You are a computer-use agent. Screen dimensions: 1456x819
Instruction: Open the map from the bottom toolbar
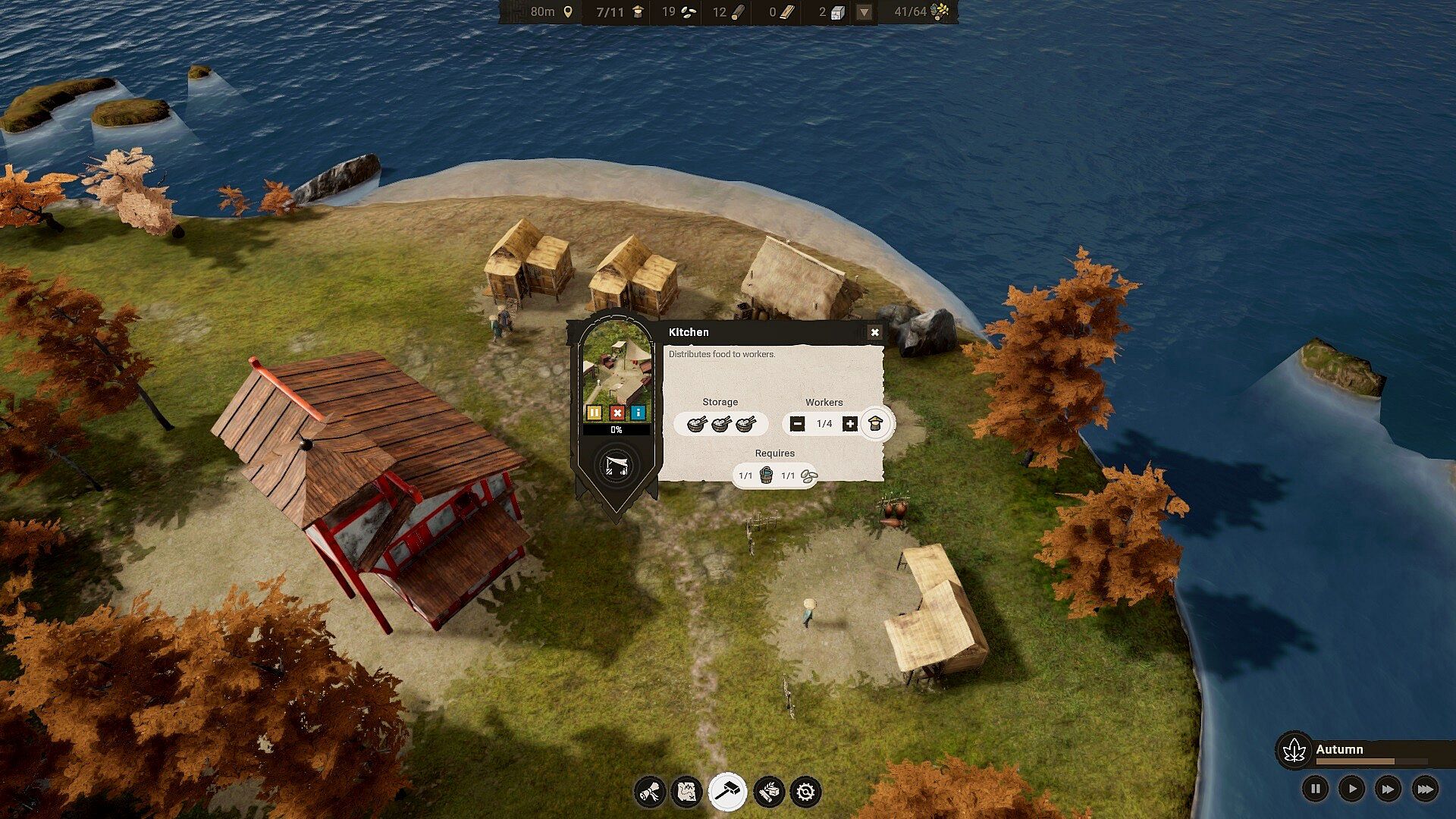point(687,792)
